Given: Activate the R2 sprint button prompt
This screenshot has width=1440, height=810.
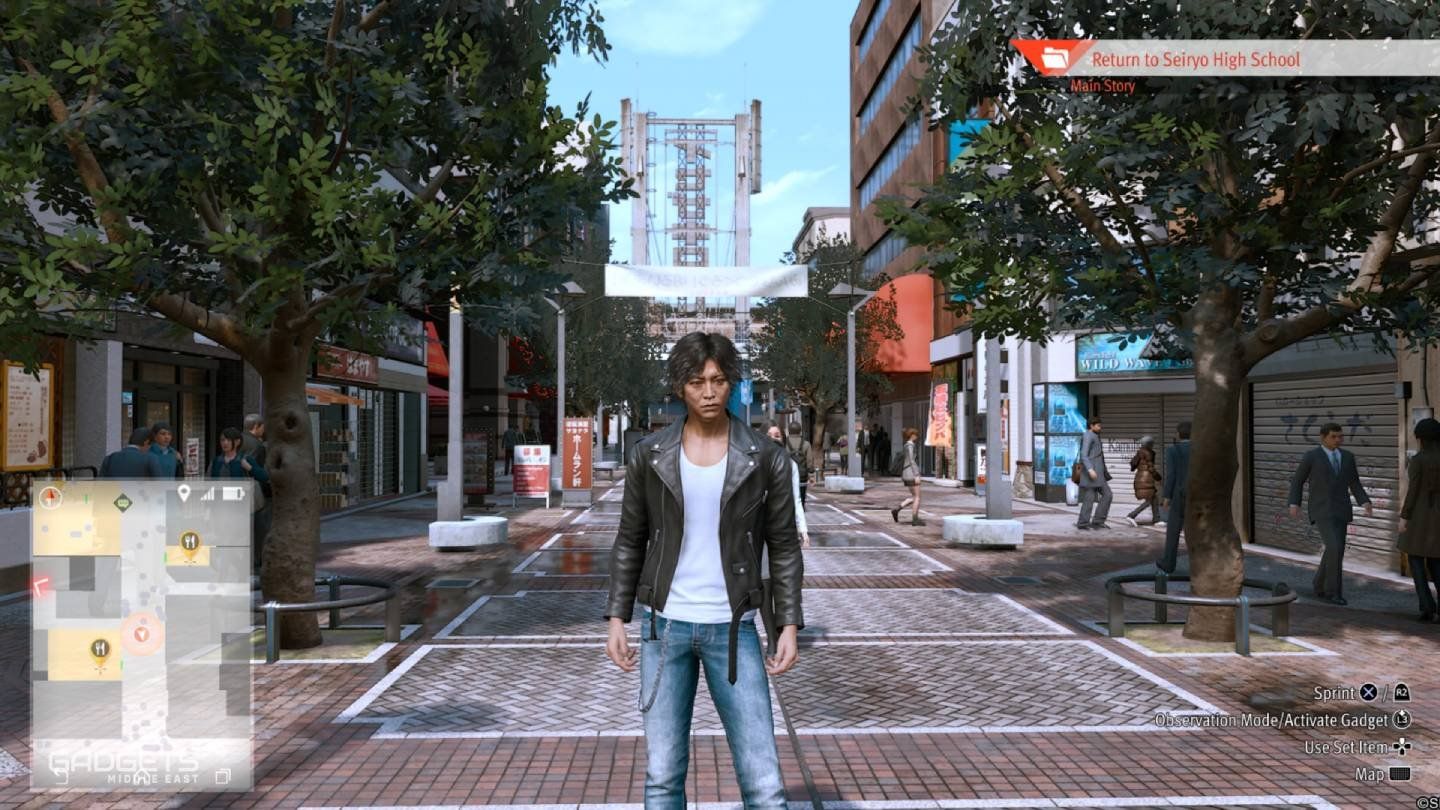Looking at the screenshot, I should click(1401, 693).
